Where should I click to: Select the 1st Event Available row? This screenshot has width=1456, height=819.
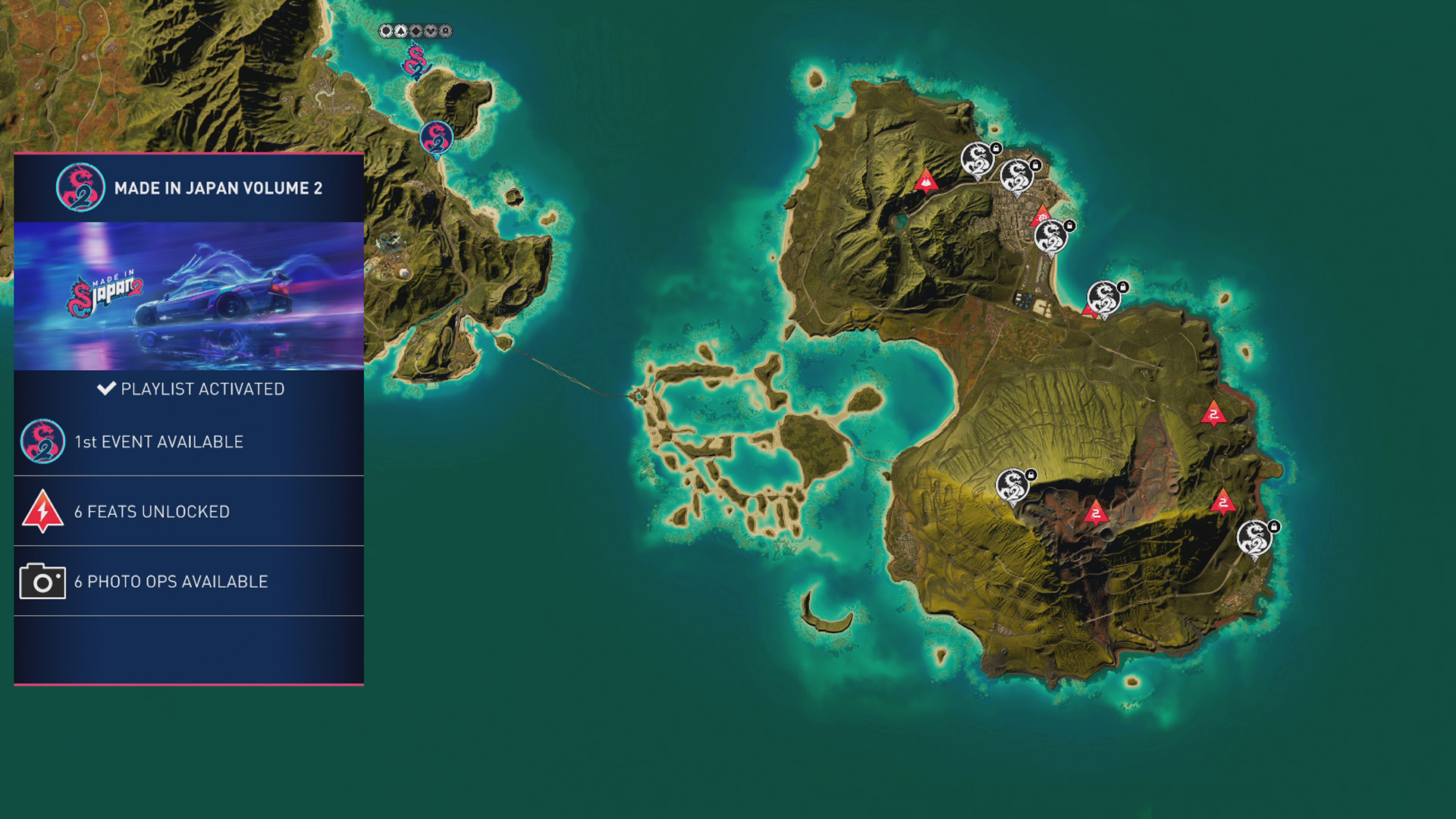189,441
